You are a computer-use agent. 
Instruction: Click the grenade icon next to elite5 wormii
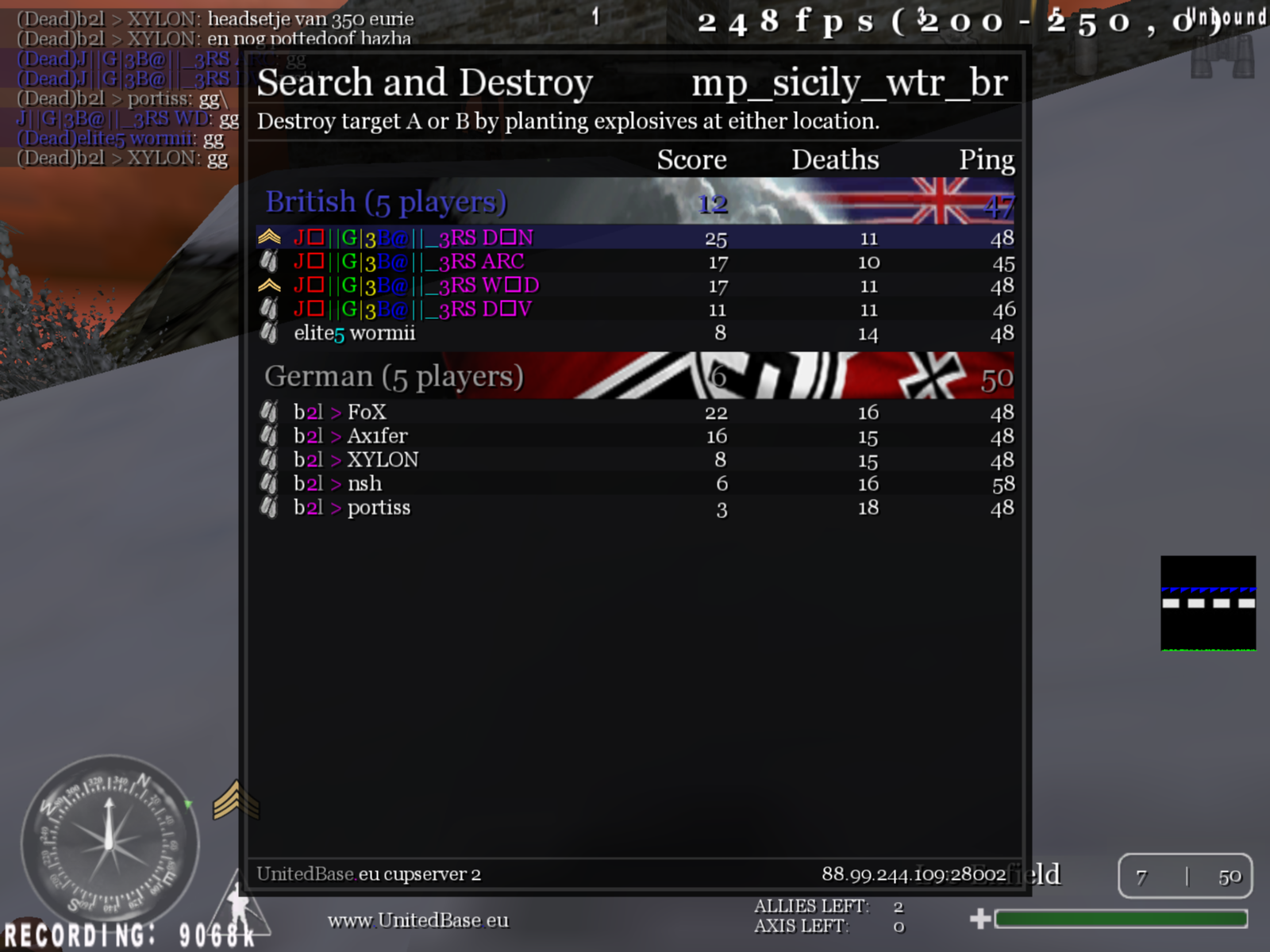(269, 333)
